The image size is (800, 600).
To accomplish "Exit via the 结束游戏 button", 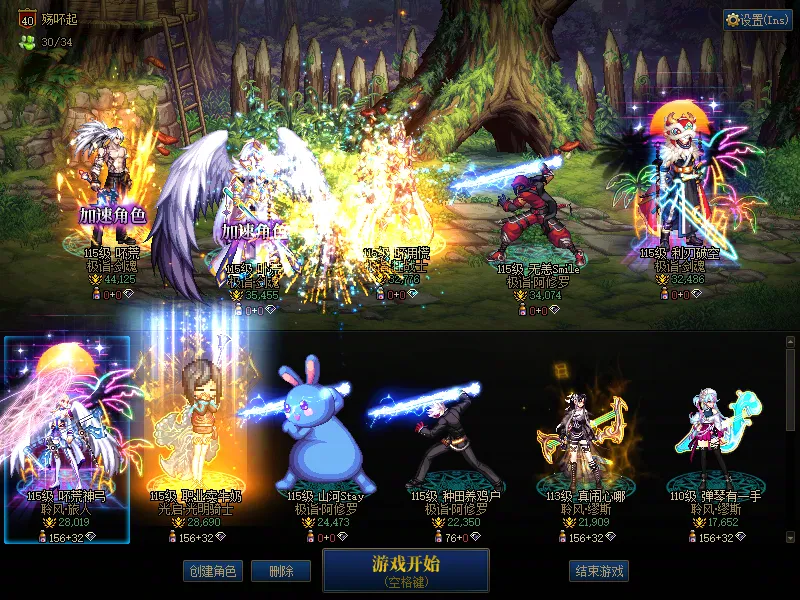I will pyautogui.click(x=599, y=571).
